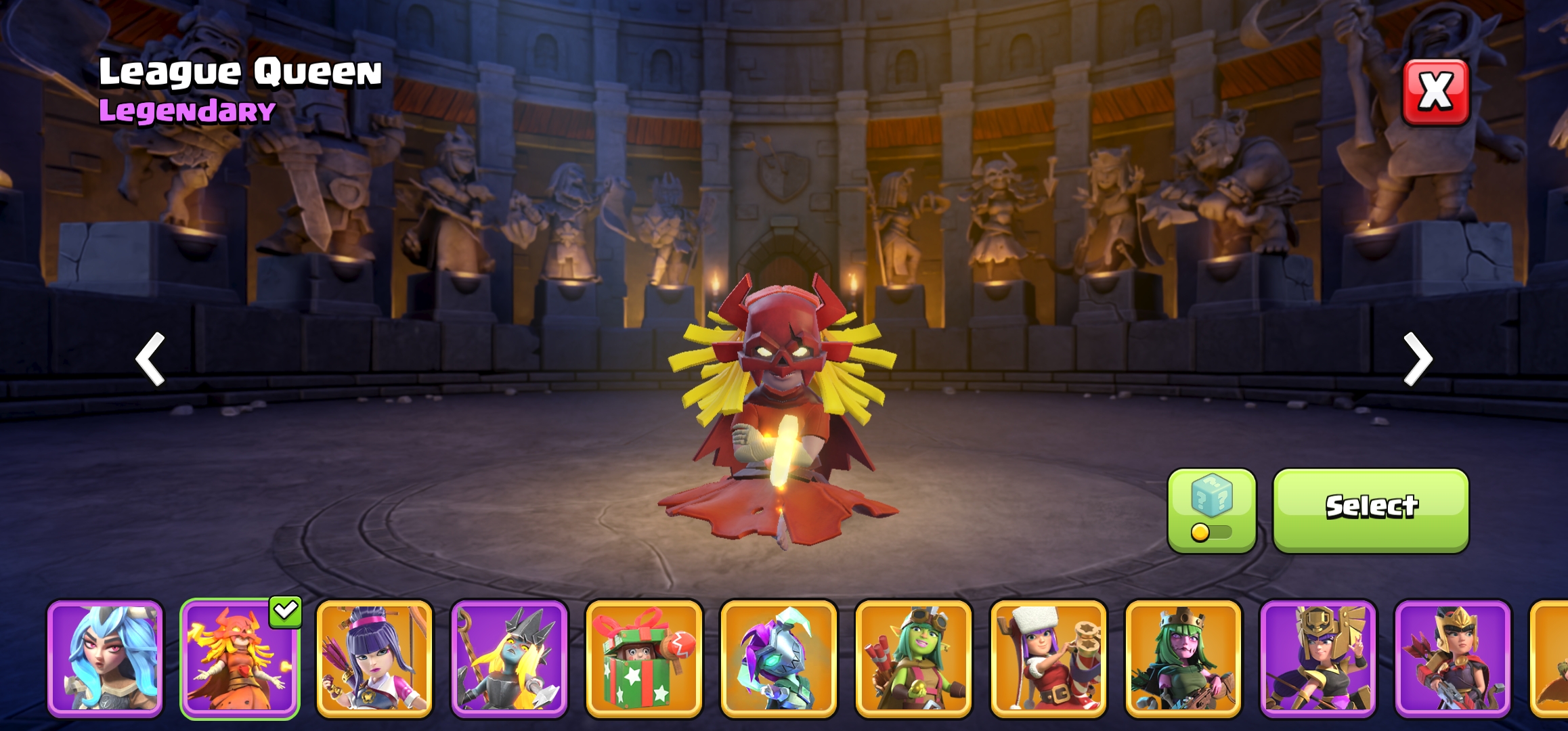Select the checked red League Queen skin

(x=240, y=658)
